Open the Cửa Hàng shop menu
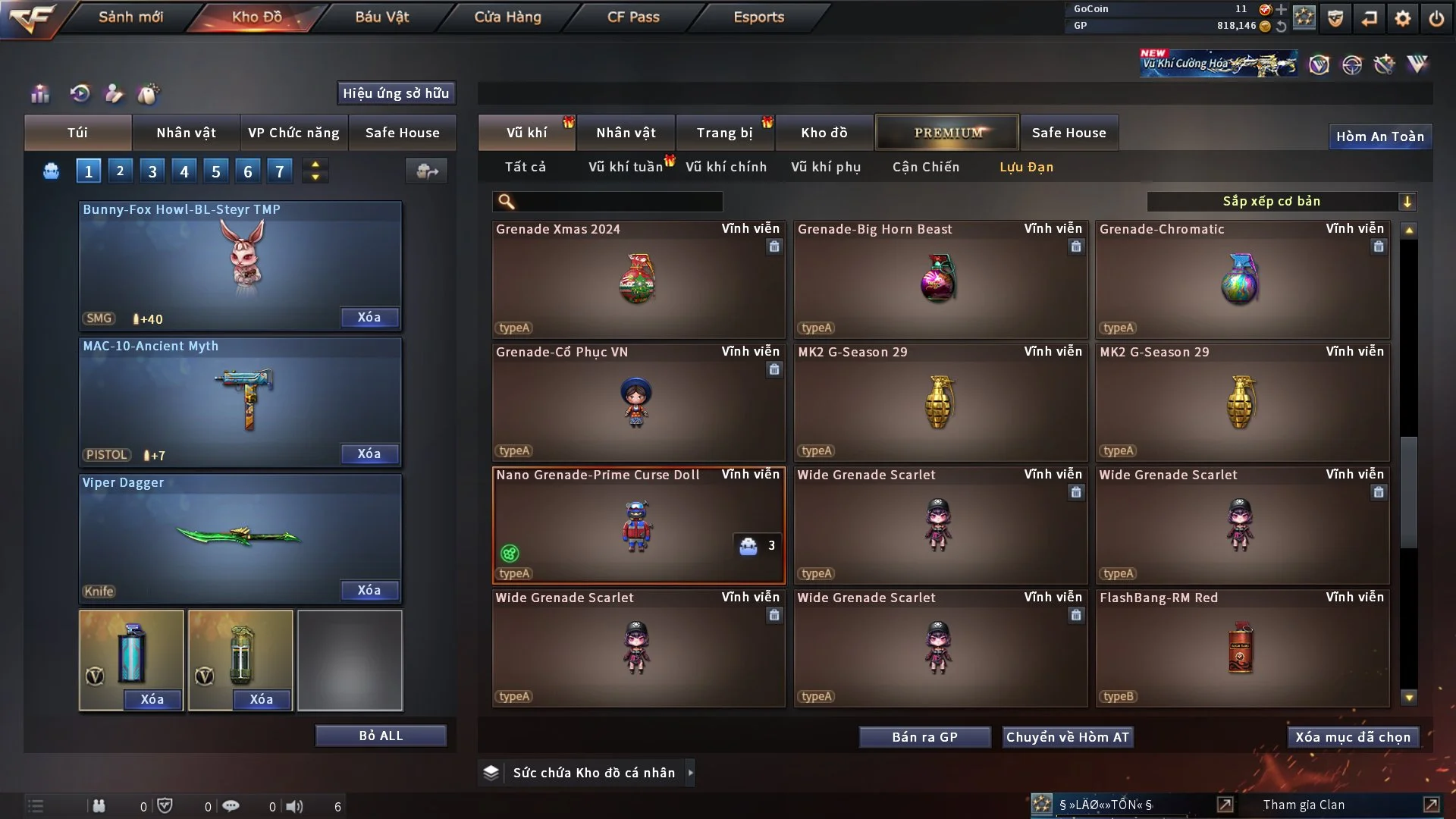Image resolution: width=1456 pixels, height=819 pixels. 507,17
